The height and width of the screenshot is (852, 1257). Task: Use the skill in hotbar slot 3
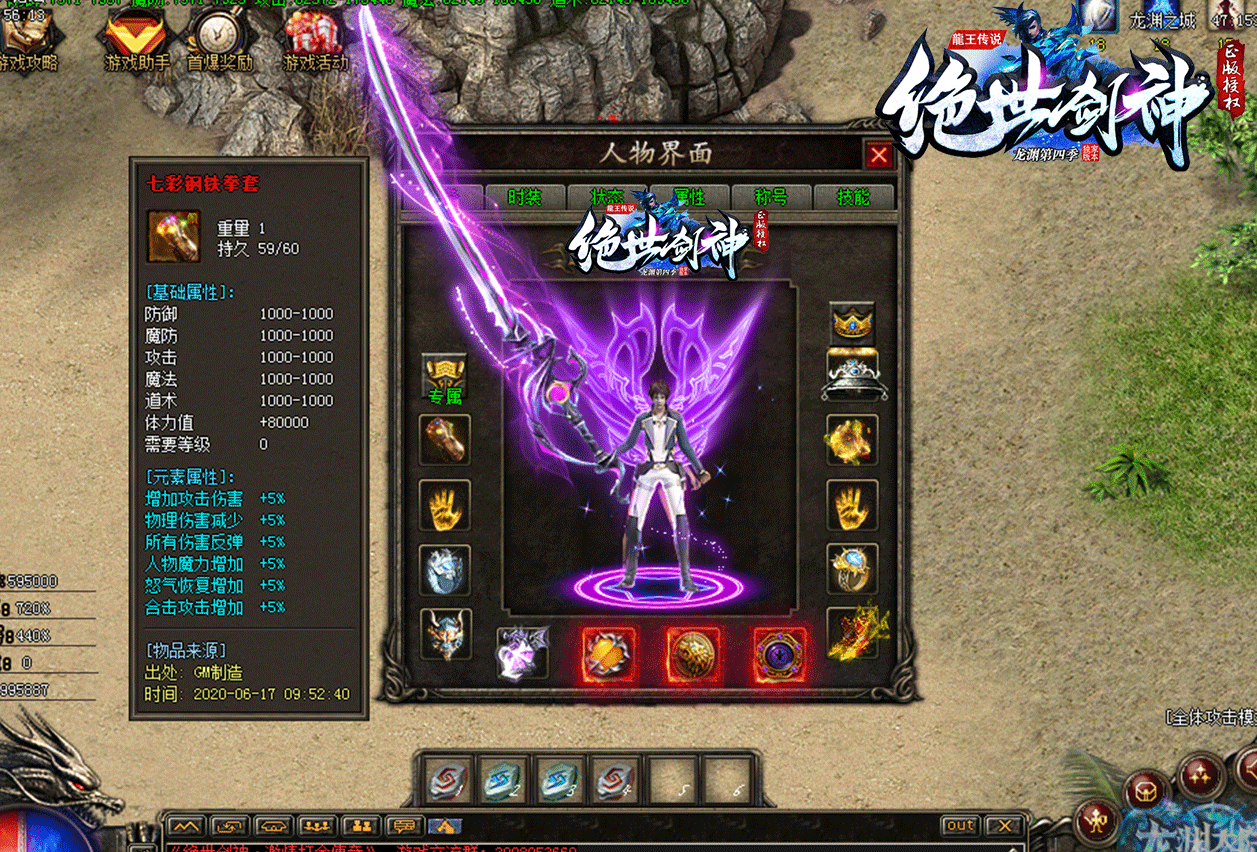[558, 778]
